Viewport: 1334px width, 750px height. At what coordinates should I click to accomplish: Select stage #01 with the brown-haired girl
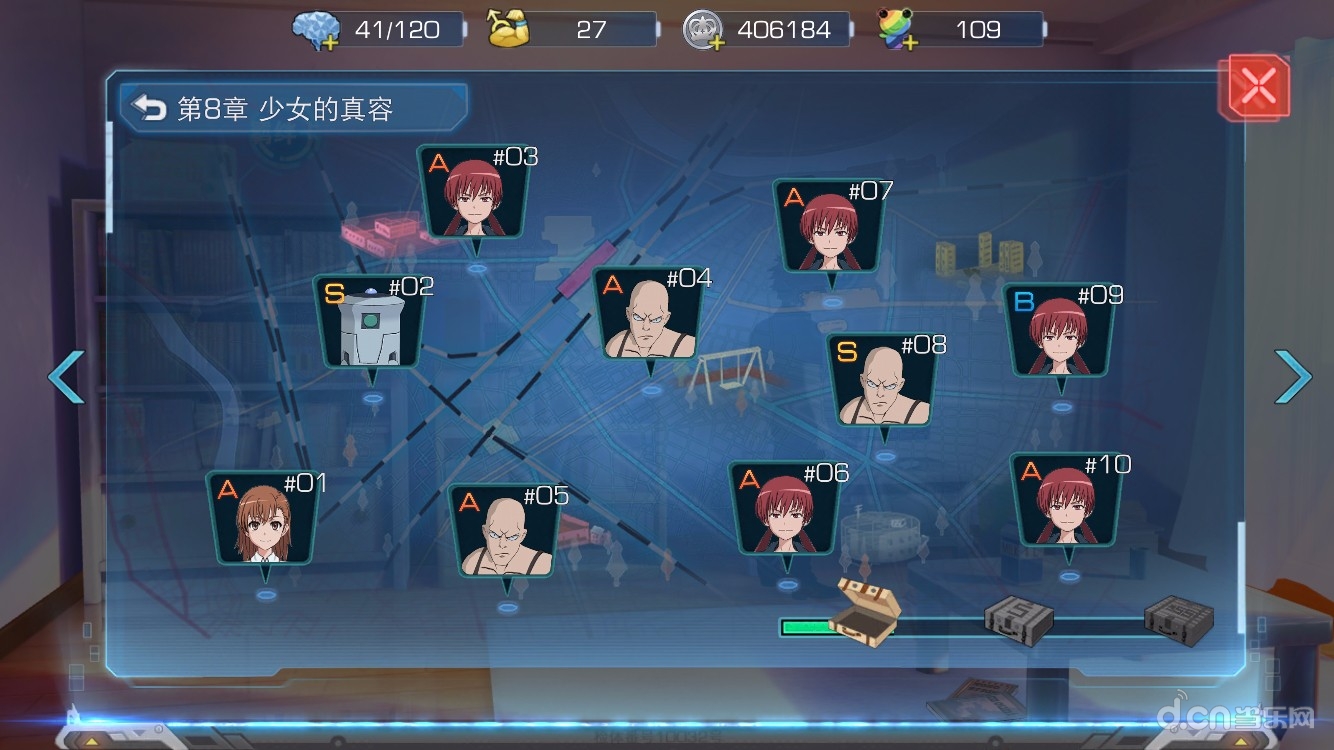(x=264, y=521)
